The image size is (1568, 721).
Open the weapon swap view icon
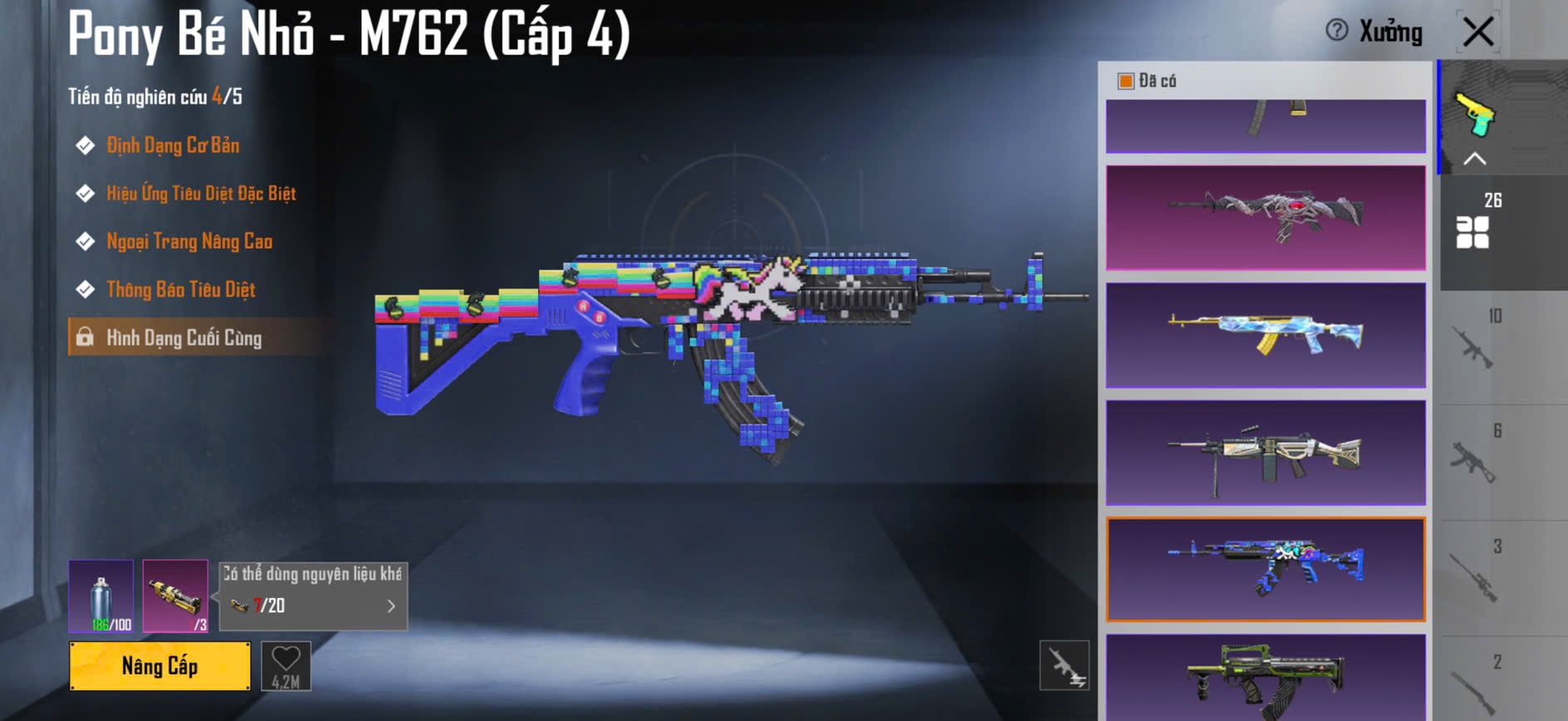[1064, 665]
